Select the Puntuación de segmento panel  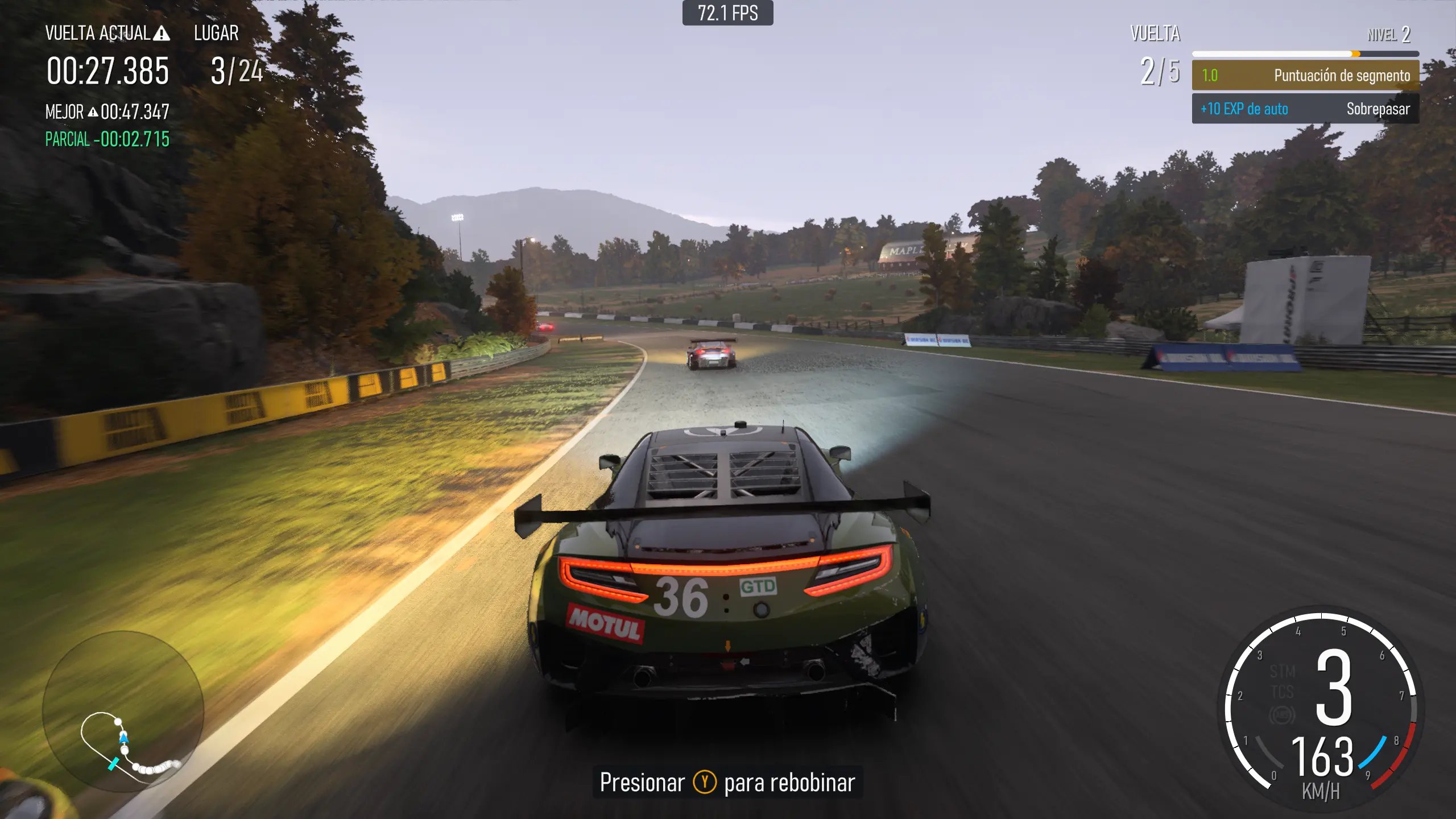pyautogui.click(x=1305, y=76)
